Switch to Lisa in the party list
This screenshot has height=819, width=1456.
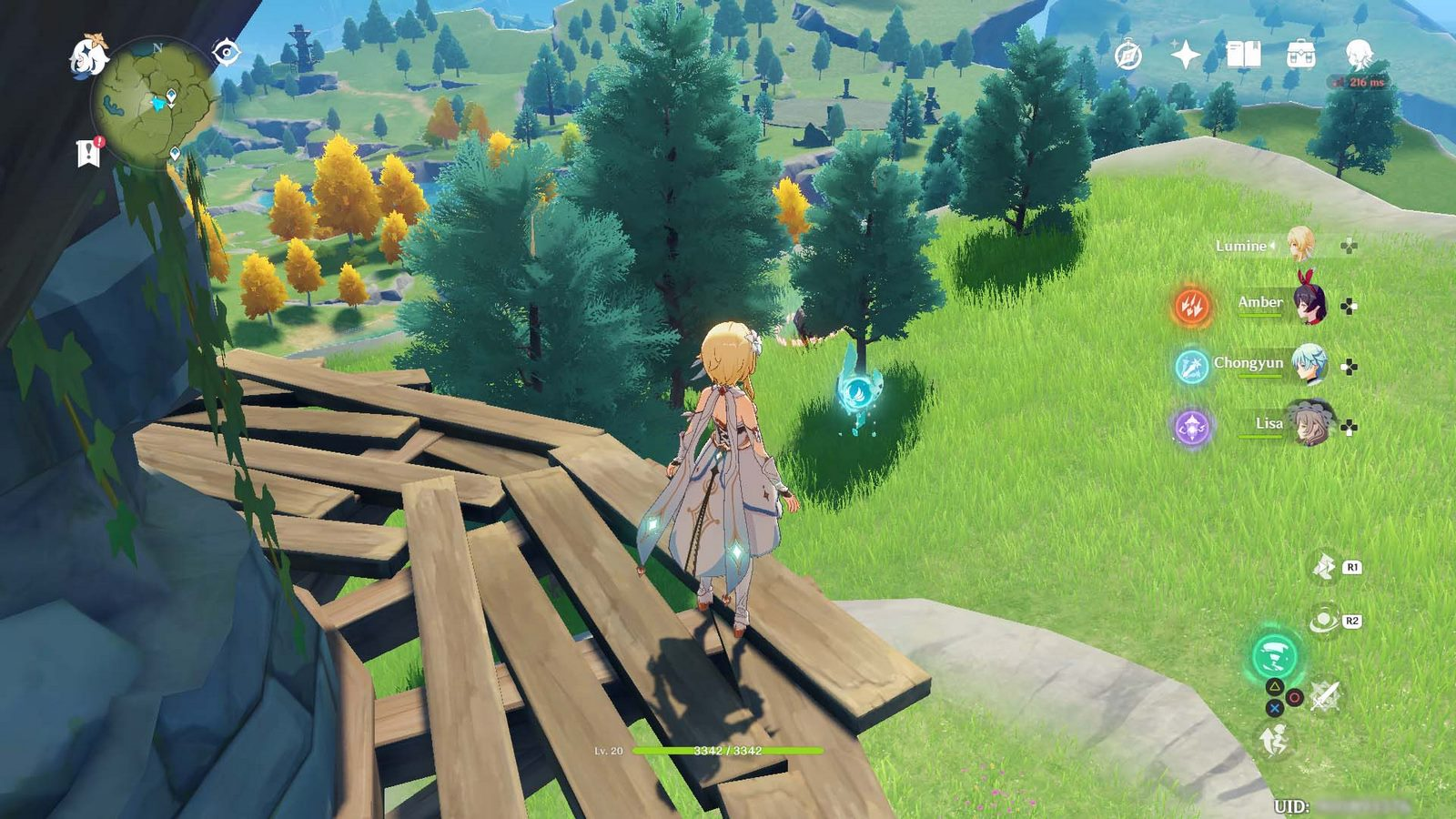point(1309,424)
